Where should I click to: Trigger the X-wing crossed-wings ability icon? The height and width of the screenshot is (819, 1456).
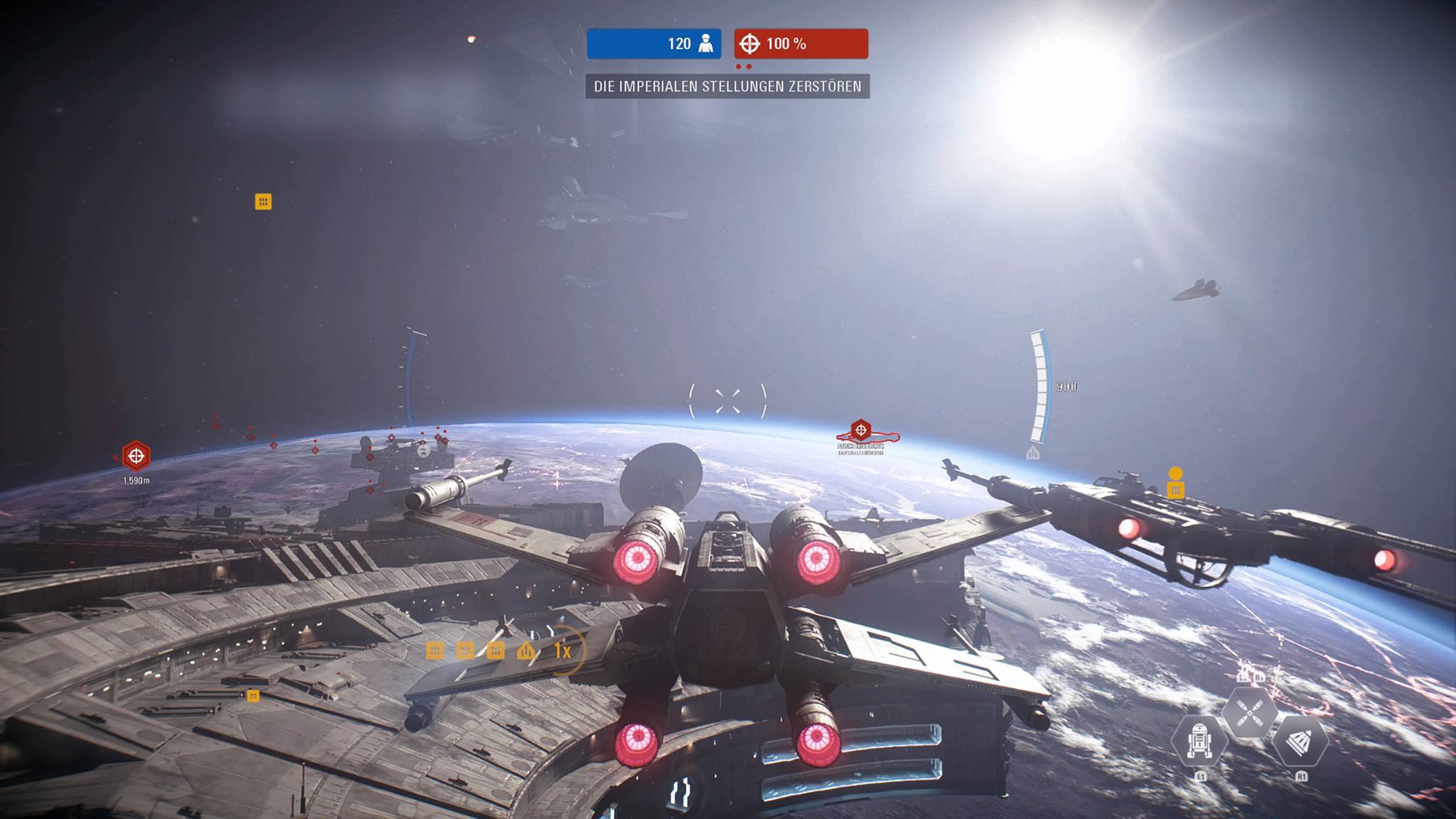click(1249, 712)
